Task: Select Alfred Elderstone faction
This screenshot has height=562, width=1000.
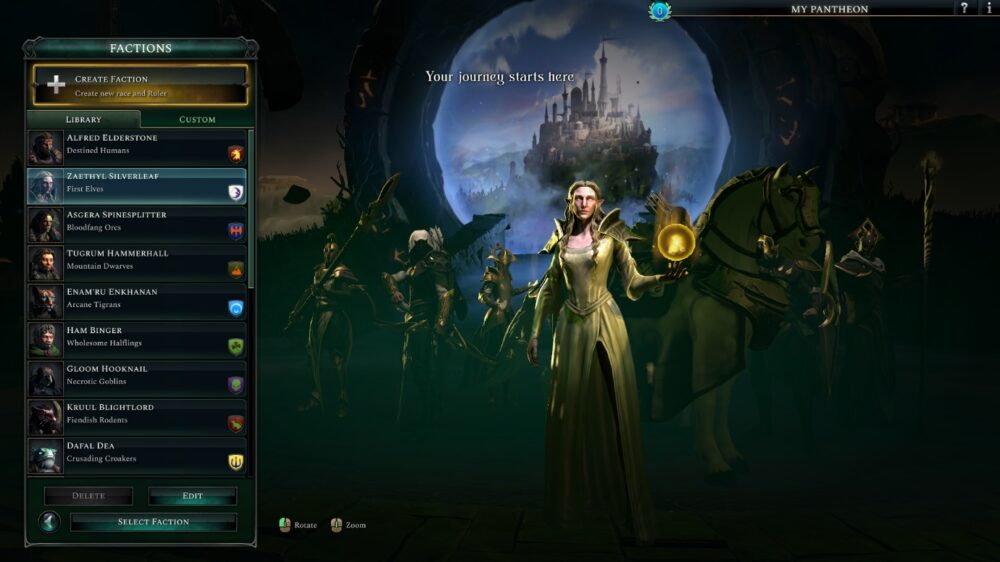Action: (137, 147)
